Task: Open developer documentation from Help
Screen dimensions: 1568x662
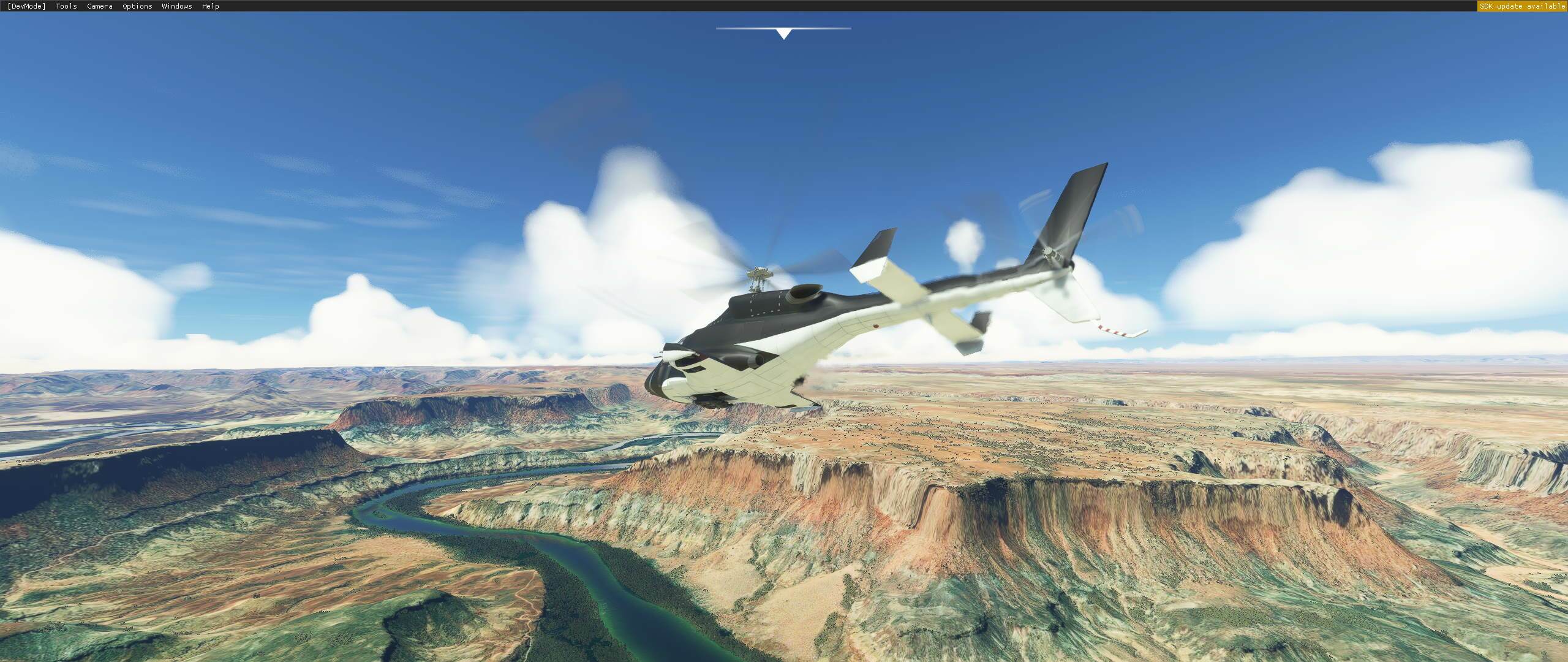Action: 209,6
